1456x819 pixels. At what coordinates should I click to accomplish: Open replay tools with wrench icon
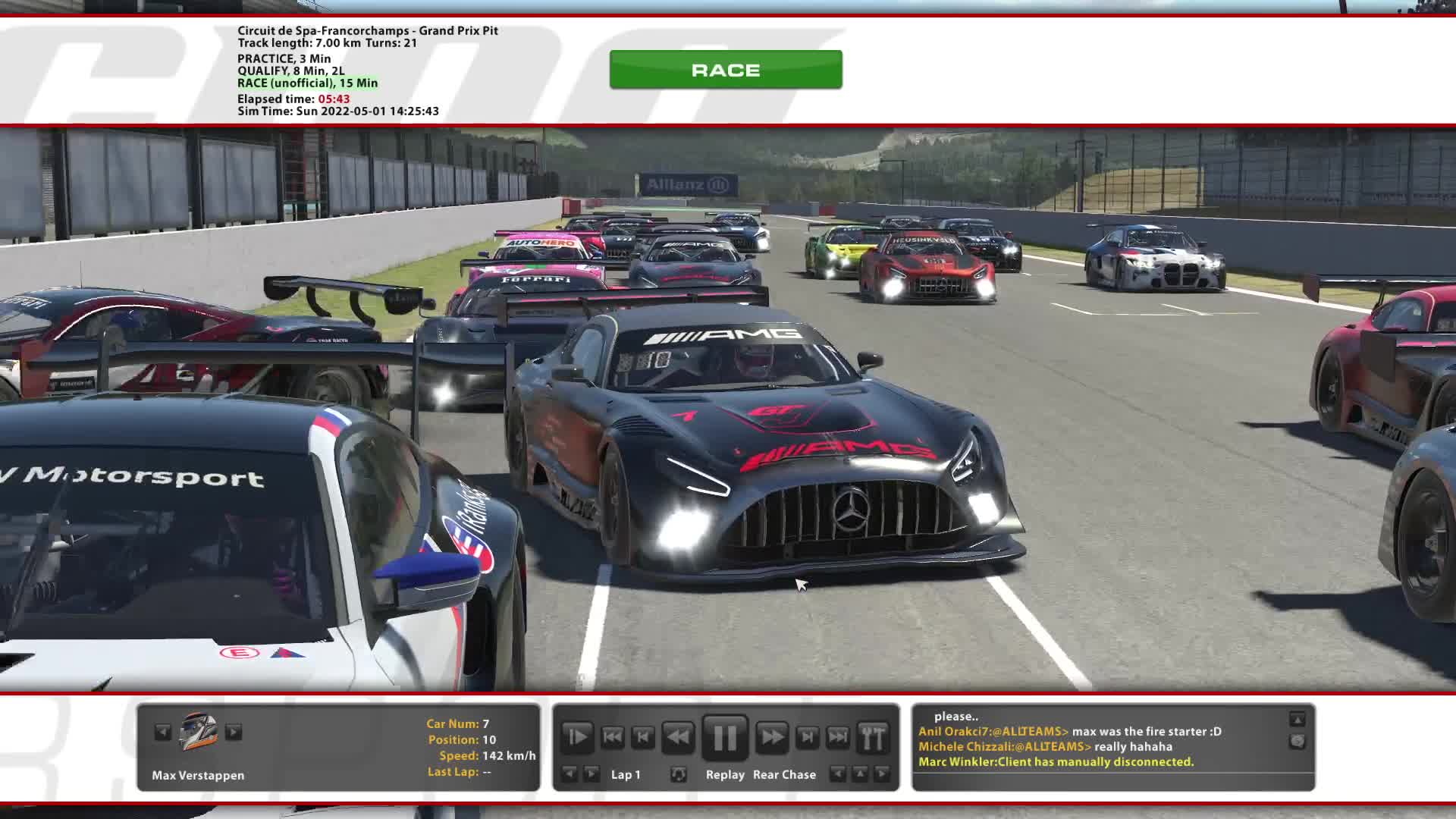pyautogui.click(x=873, y=737)
